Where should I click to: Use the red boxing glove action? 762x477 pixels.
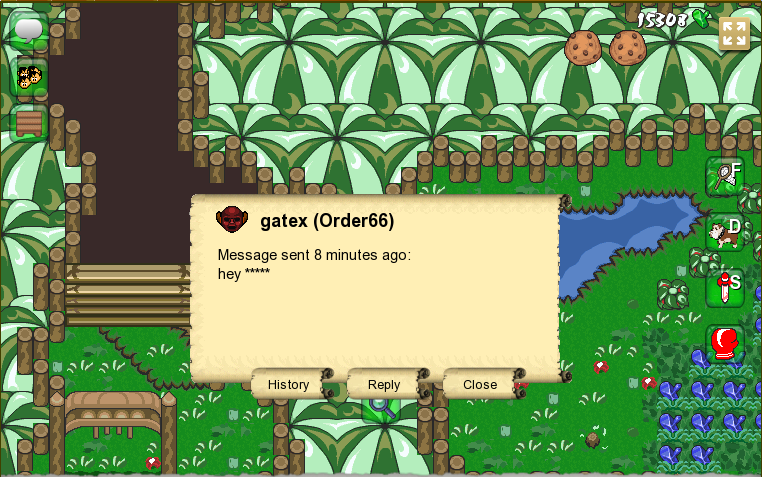[x=724, y=344]
